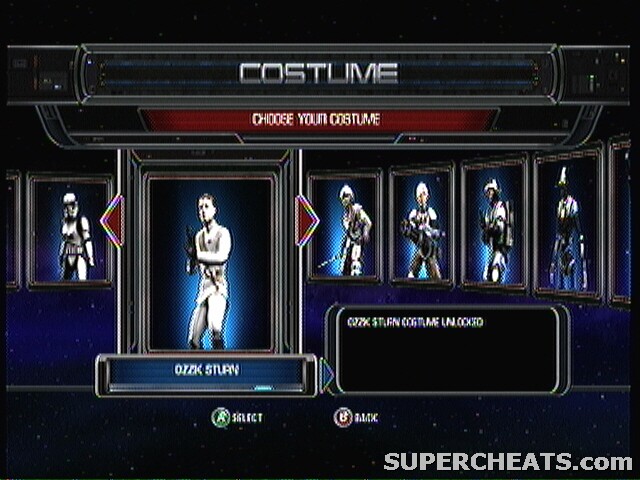Click the left red arrow beside the costume

[x=112, y=220]
